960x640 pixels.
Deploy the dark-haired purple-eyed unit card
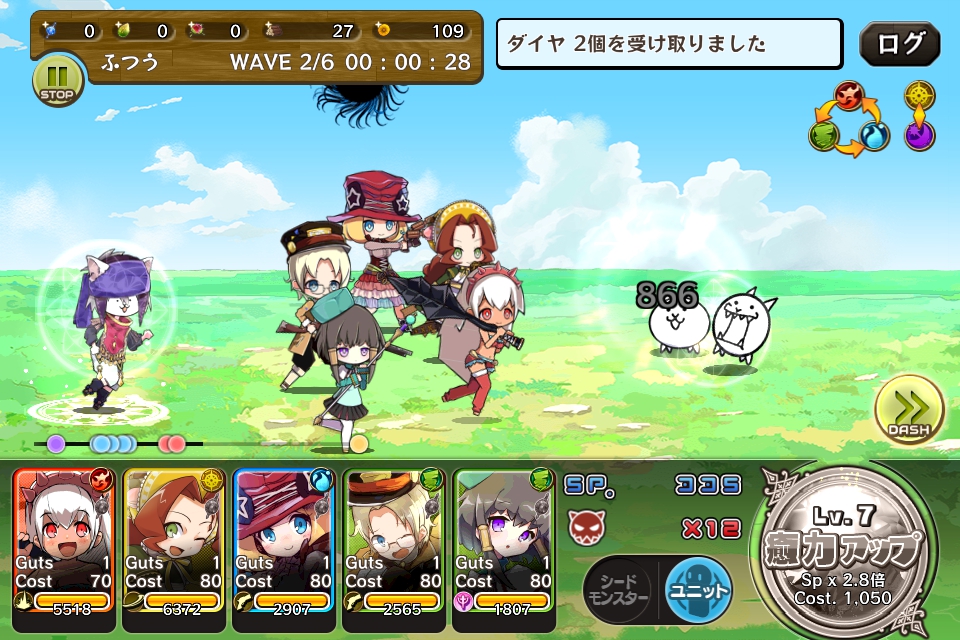(x=504, y=538)
